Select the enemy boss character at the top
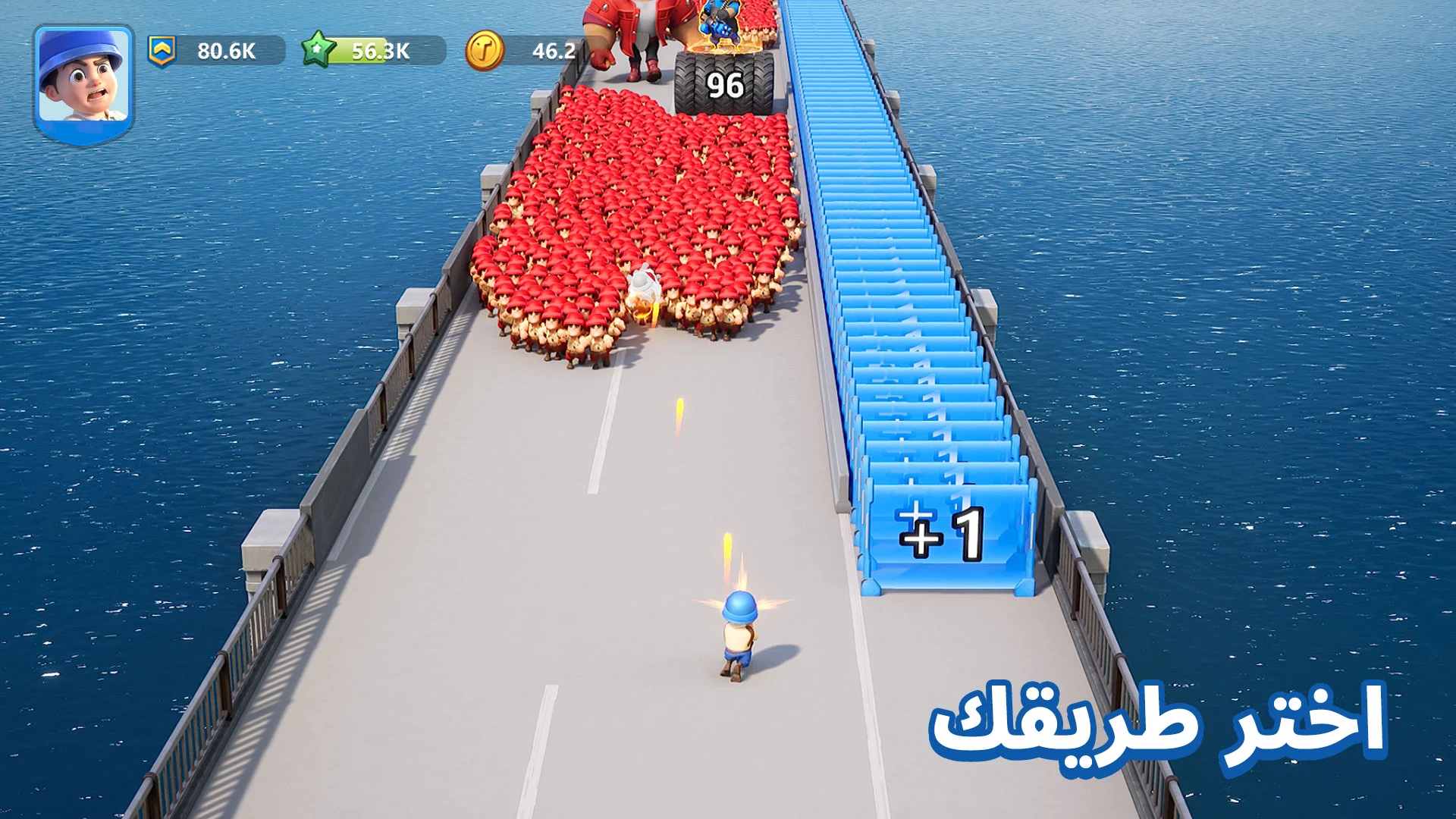Viewport: 1456px width, 819px height. point(641,38)
